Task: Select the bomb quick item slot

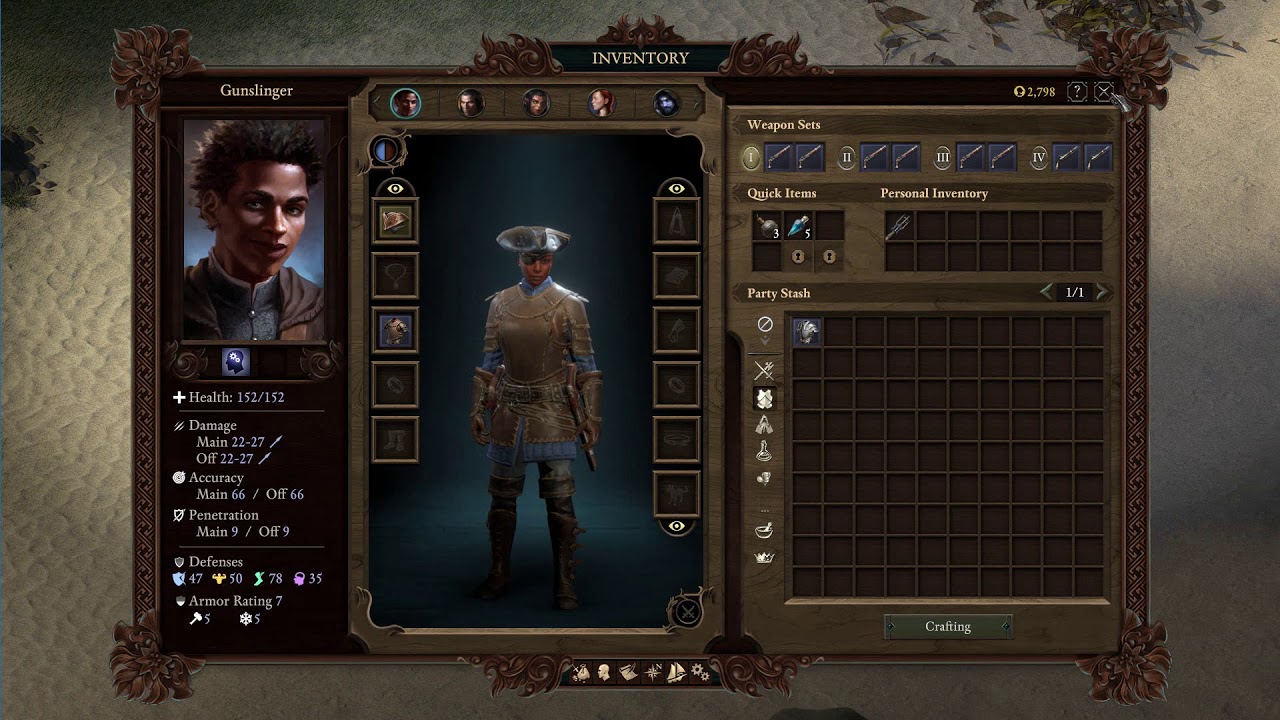Action: click(x=767, y=226)
